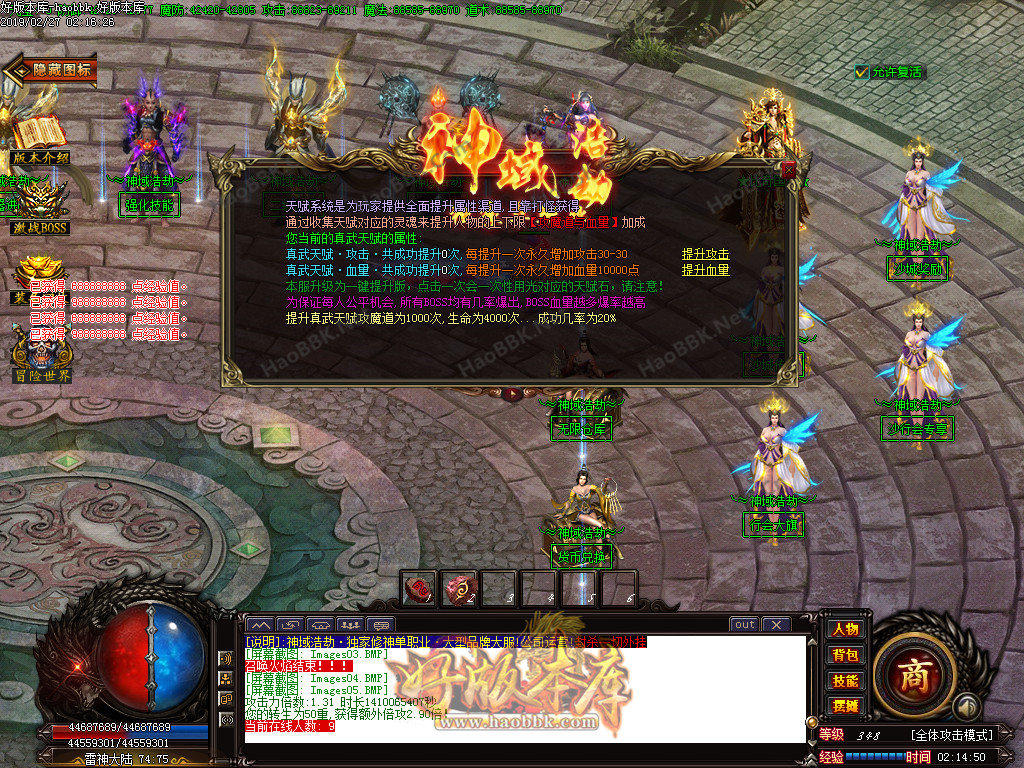The height and width of the screenshot is (768, 1024).
Task: Close the 神域浩劫 talent dialog
Action: [789, 170]
